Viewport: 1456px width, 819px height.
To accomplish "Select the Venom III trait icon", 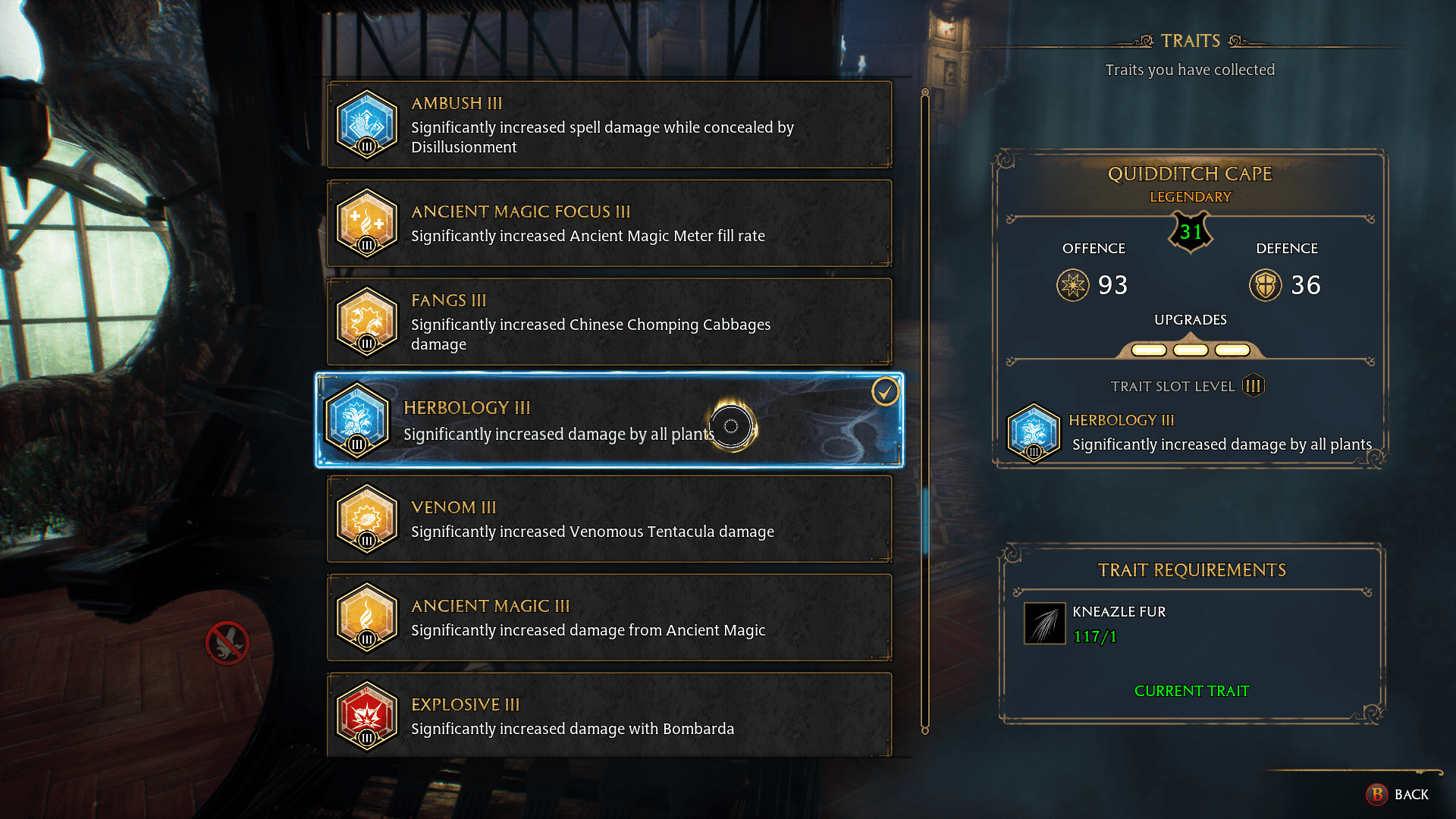I will click(367, 519).
